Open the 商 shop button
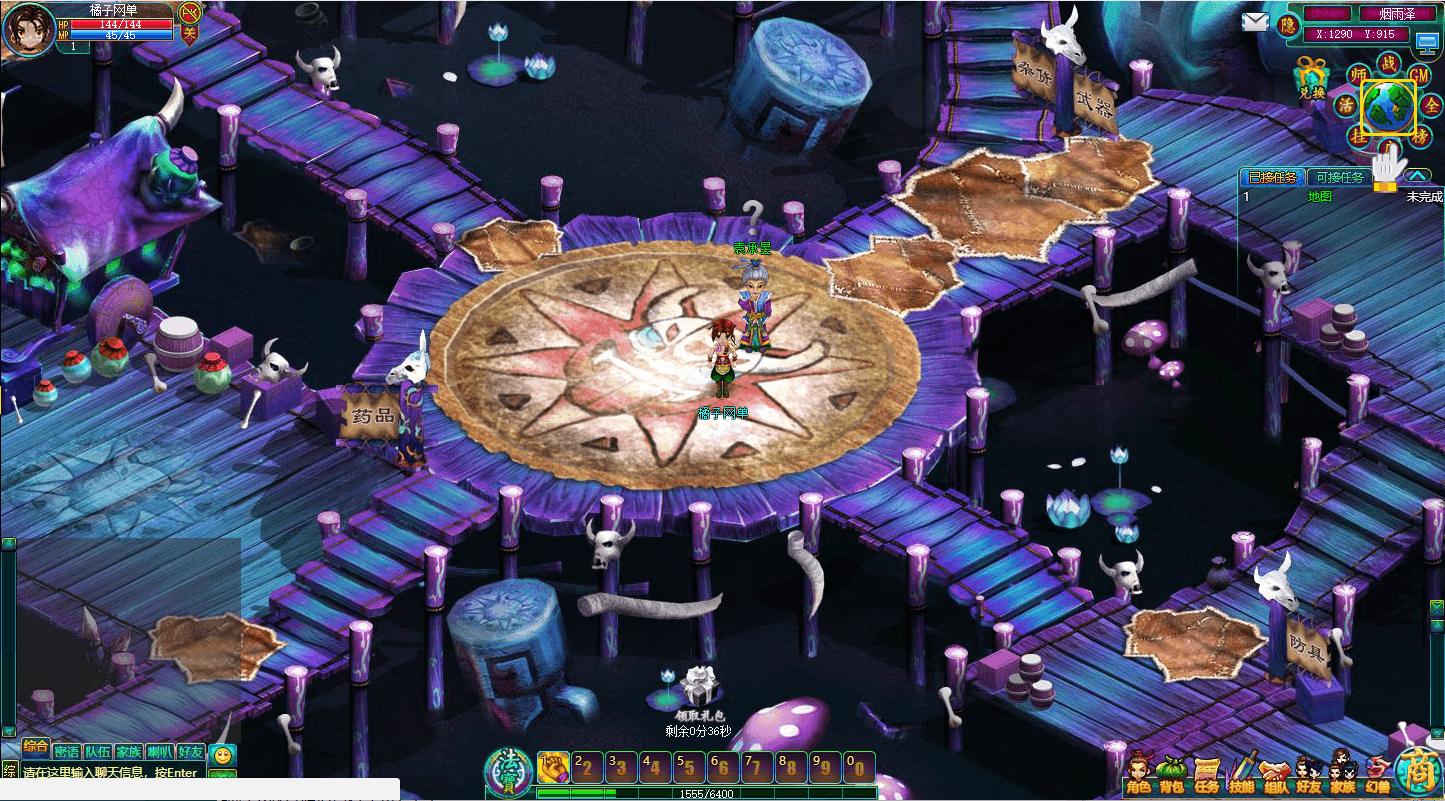The width and height of the screenshot is (1445, 801). click(1418, 772)
